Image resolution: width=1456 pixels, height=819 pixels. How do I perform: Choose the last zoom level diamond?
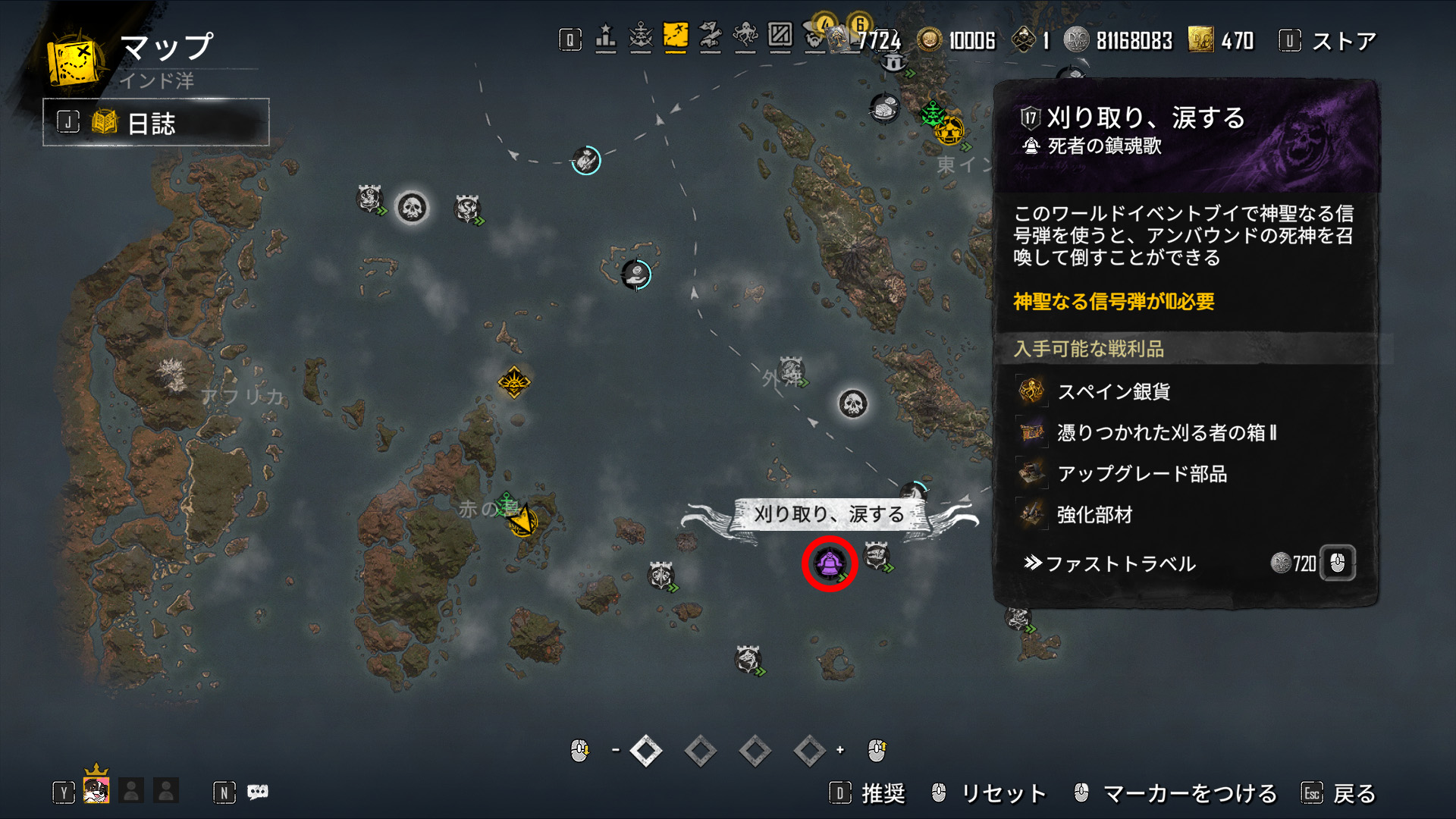pyautogui.click(x=809, y=751)
